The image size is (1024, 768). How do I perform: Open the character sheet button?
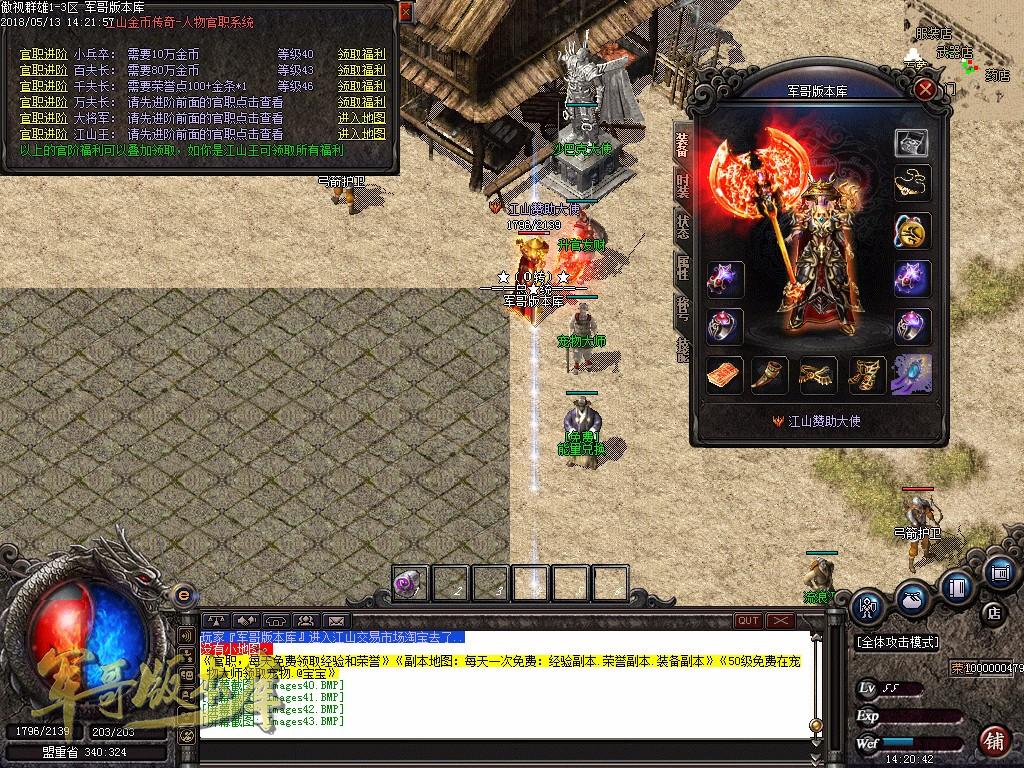tap(868, 605)
